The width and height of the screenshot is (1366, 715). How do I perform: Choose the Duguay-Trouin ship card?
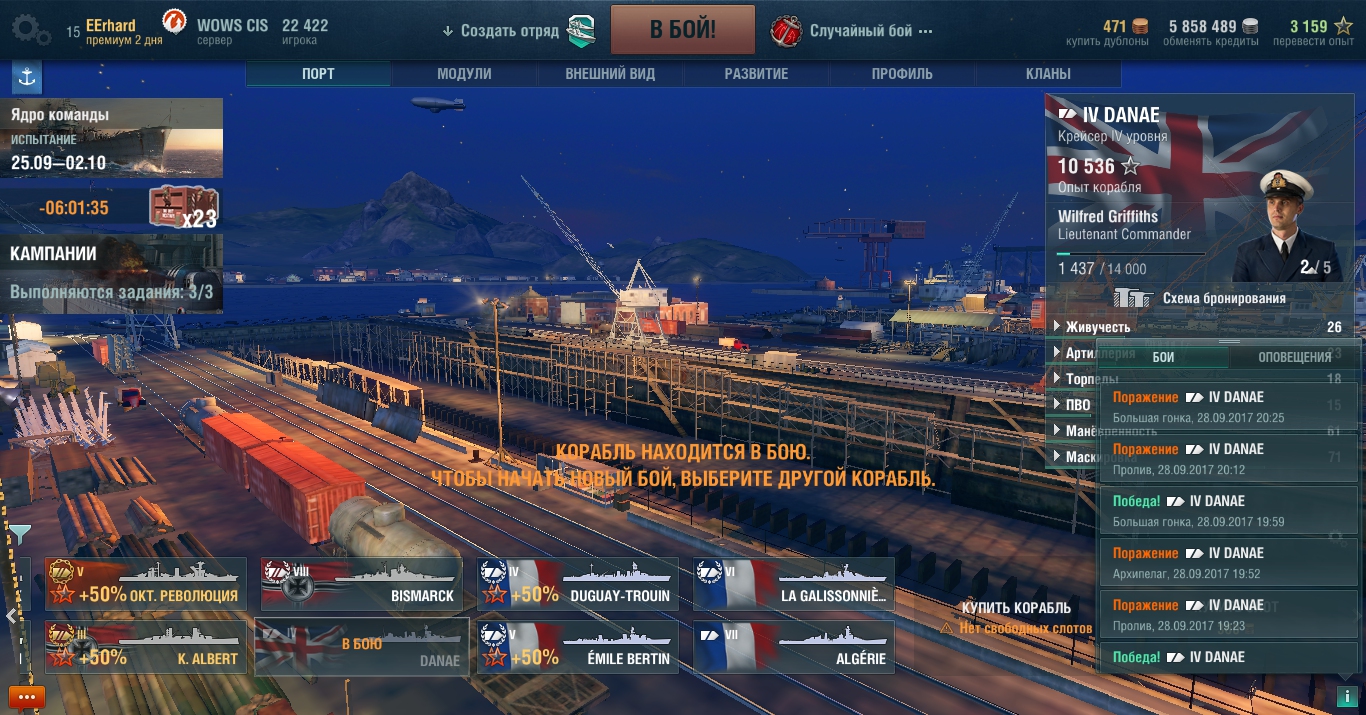tap(577, 584)
